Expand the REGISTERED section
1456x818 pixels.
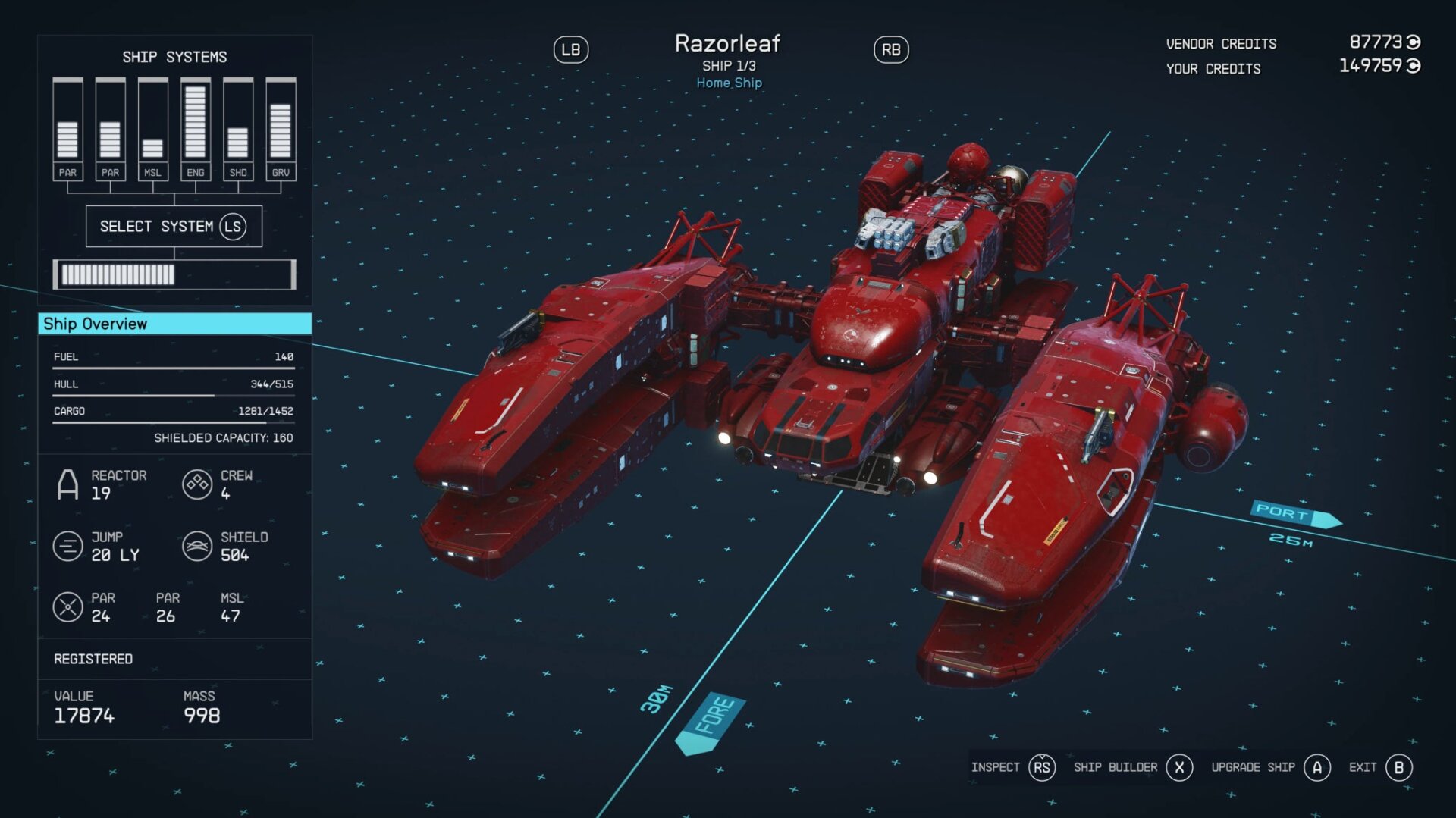93,659
